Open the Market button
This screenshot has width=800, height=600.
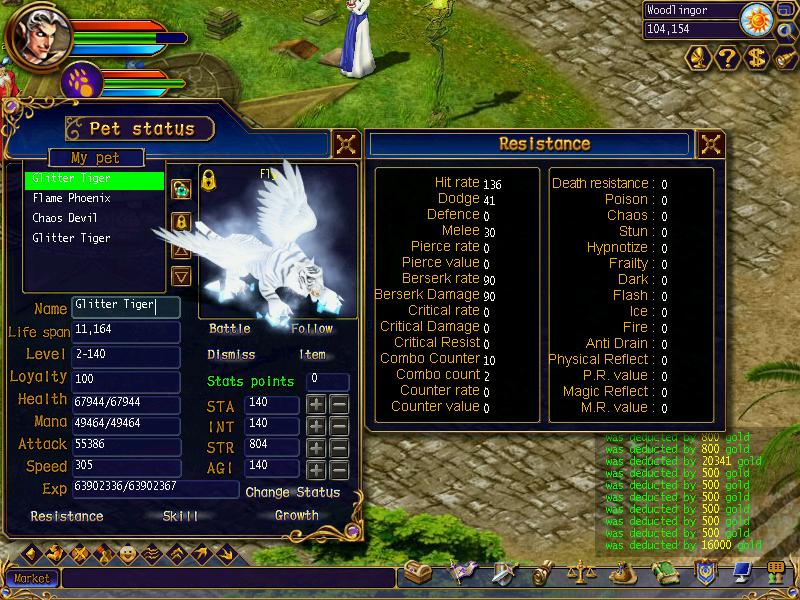[x=31, y=578]
